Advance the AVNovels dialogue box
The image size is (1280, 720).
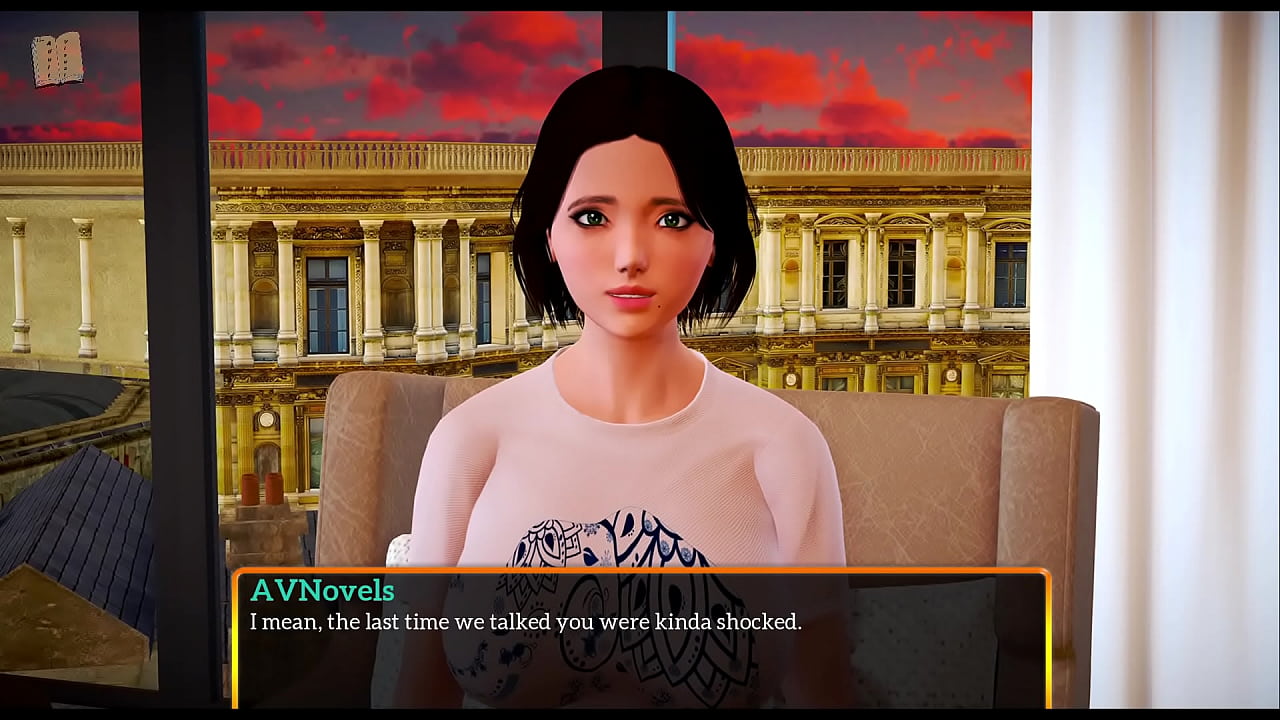tap(640, 638)
